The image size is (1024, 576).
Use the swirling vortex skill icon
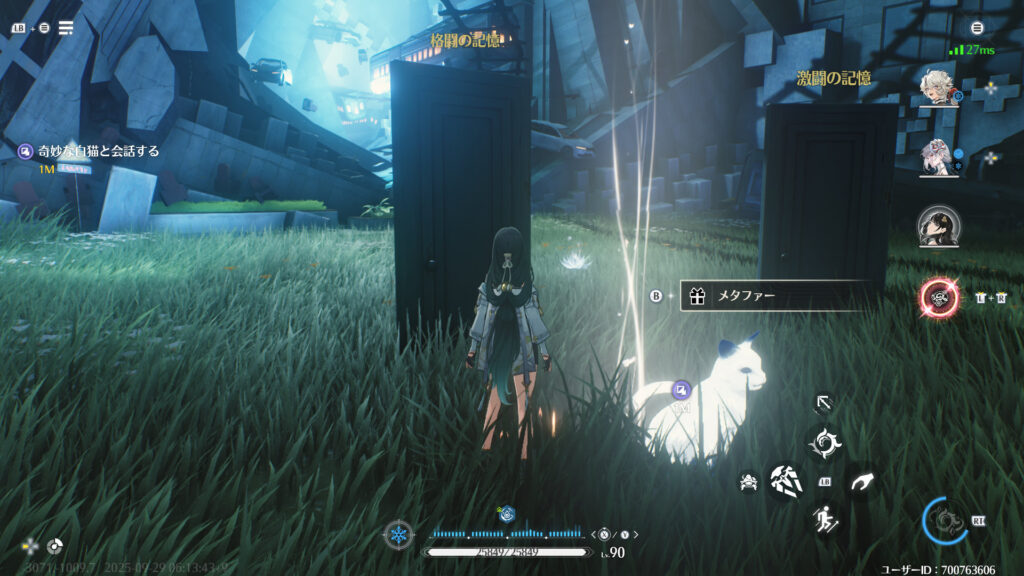click(825, 442)
